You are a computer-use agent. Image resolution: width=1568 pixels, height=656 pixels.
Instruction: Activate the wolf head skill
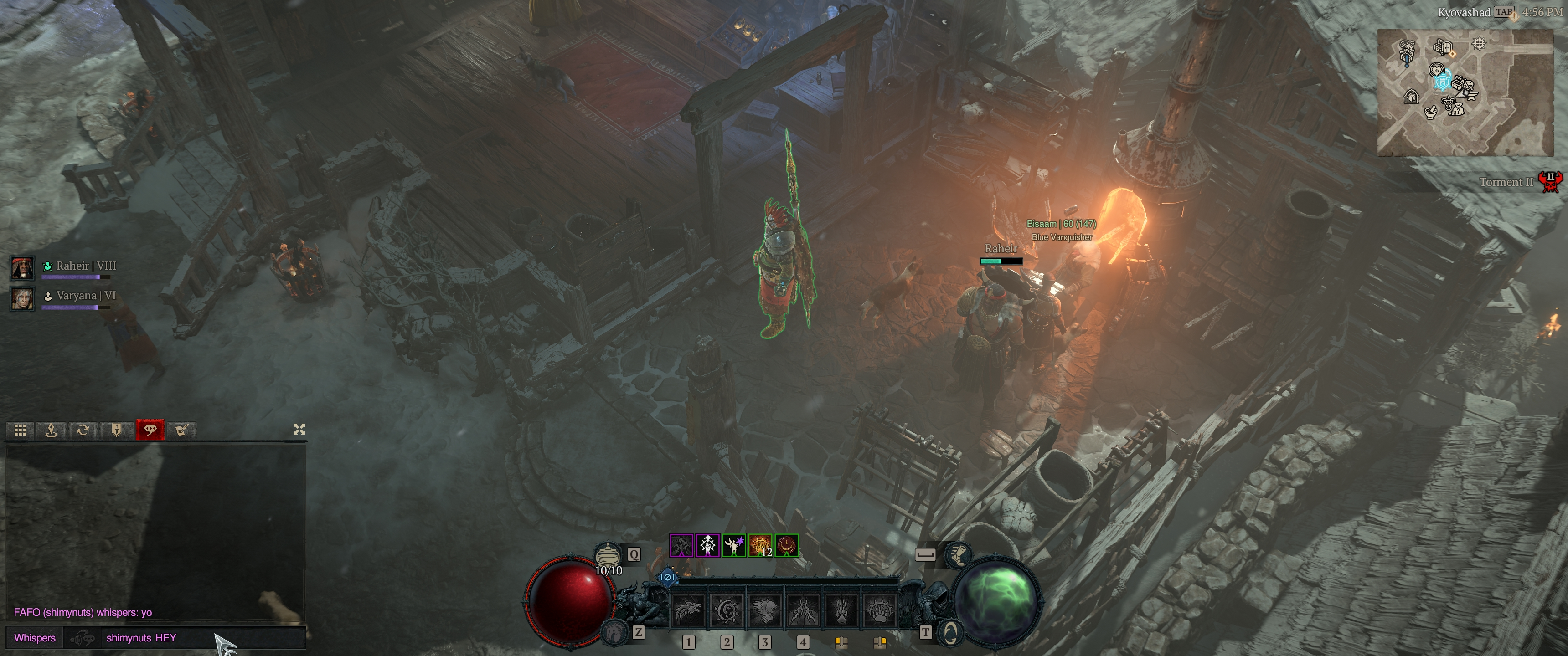pyautogui.click(x=688, y=610)
